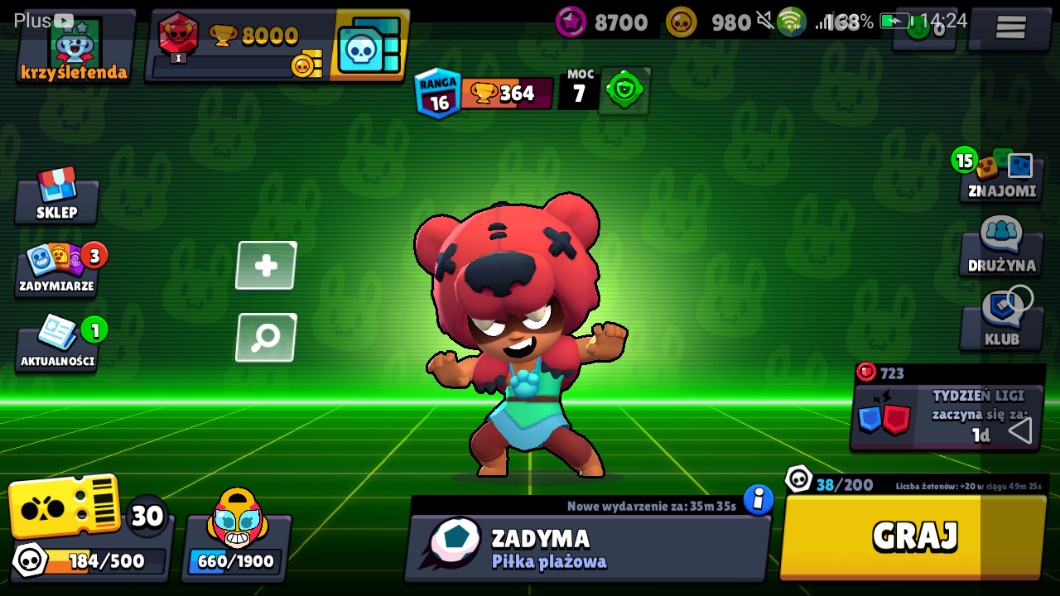The width and height of the screenshot is (1060, 596).
Task: Click the magnifying glass search button
Action: (266, 337)
